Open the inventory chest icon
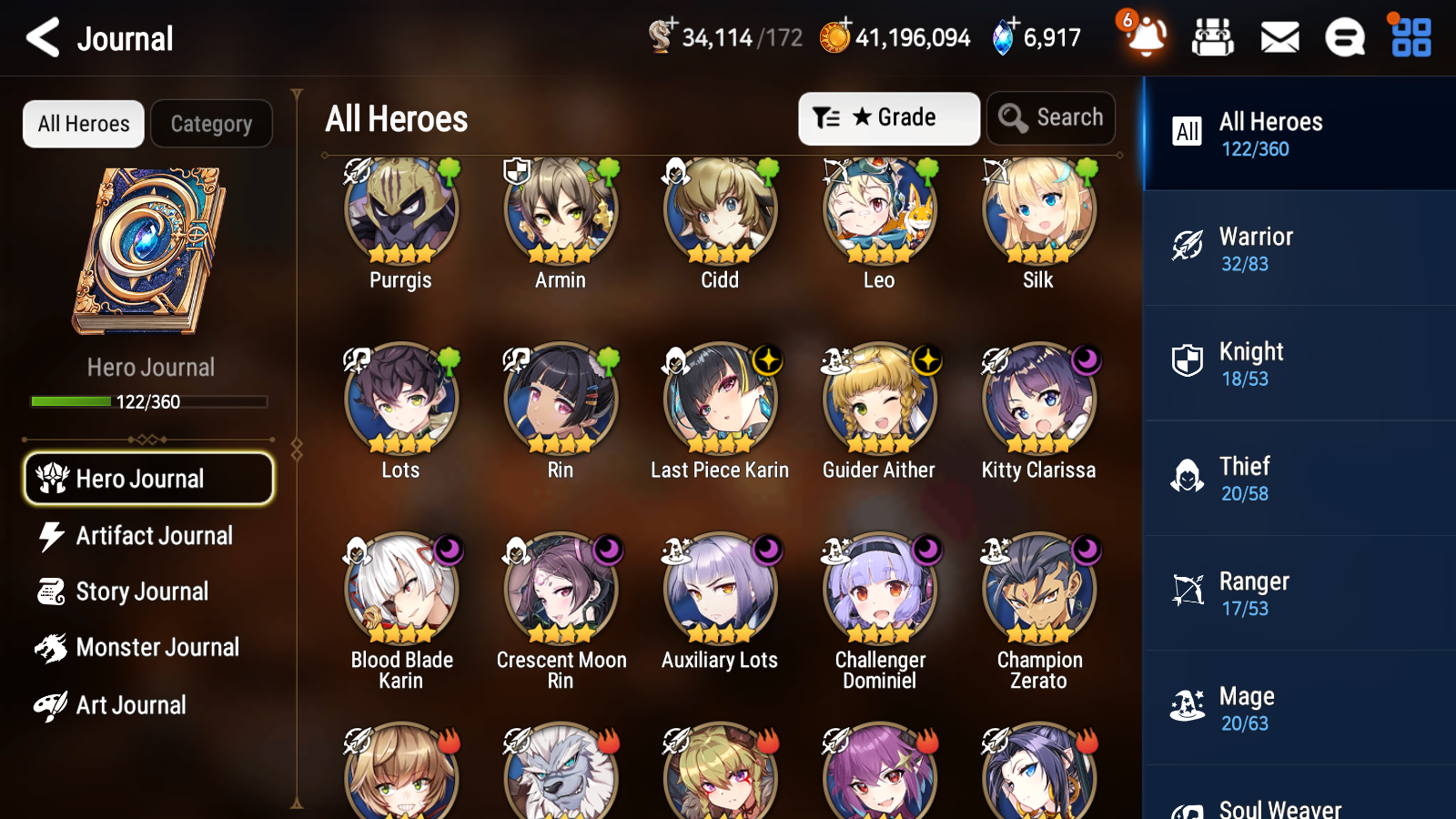The image size is (1456, 819). tap(1213, 38)
